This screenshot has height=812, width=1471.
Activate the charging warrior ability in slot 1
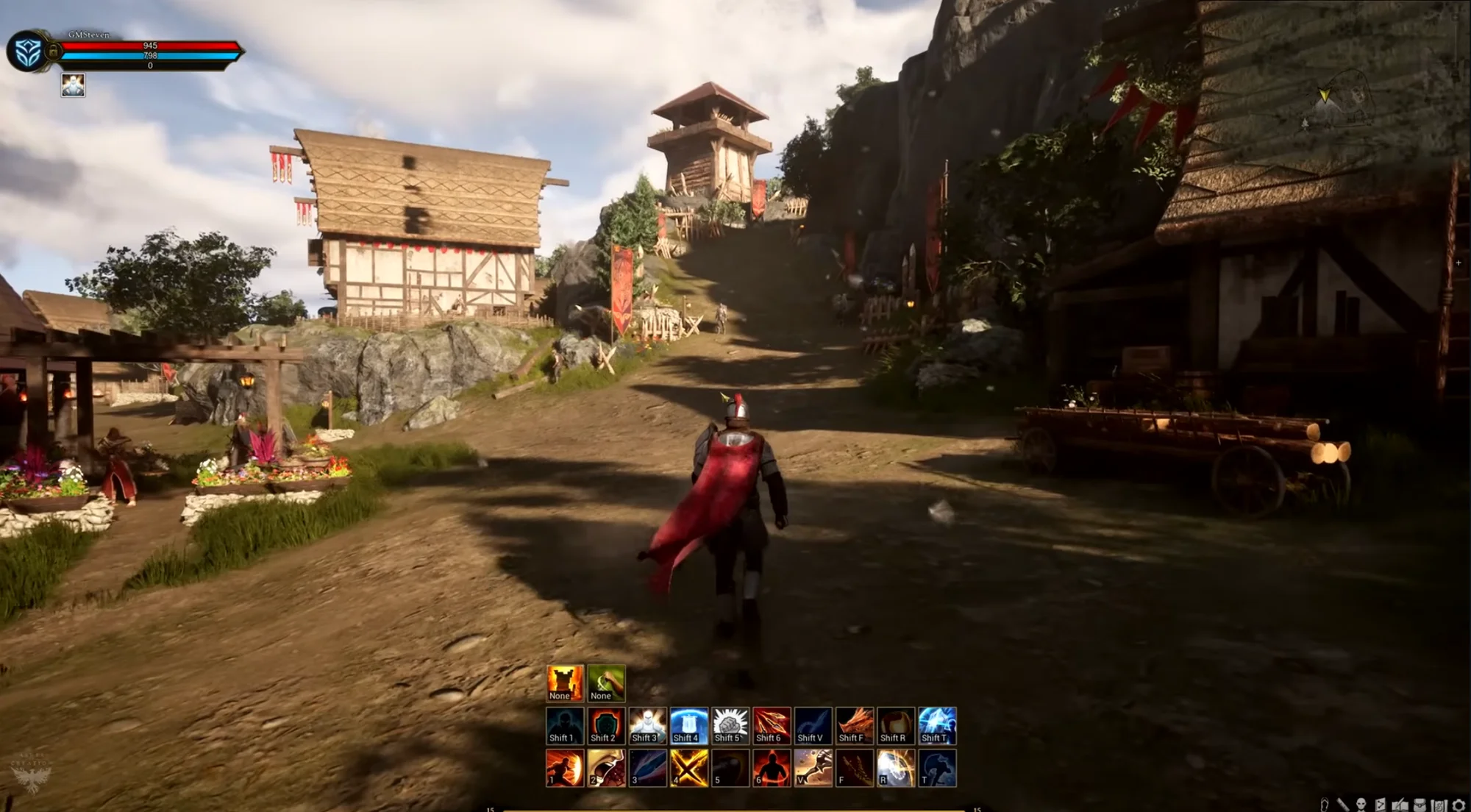pos(565,768)
